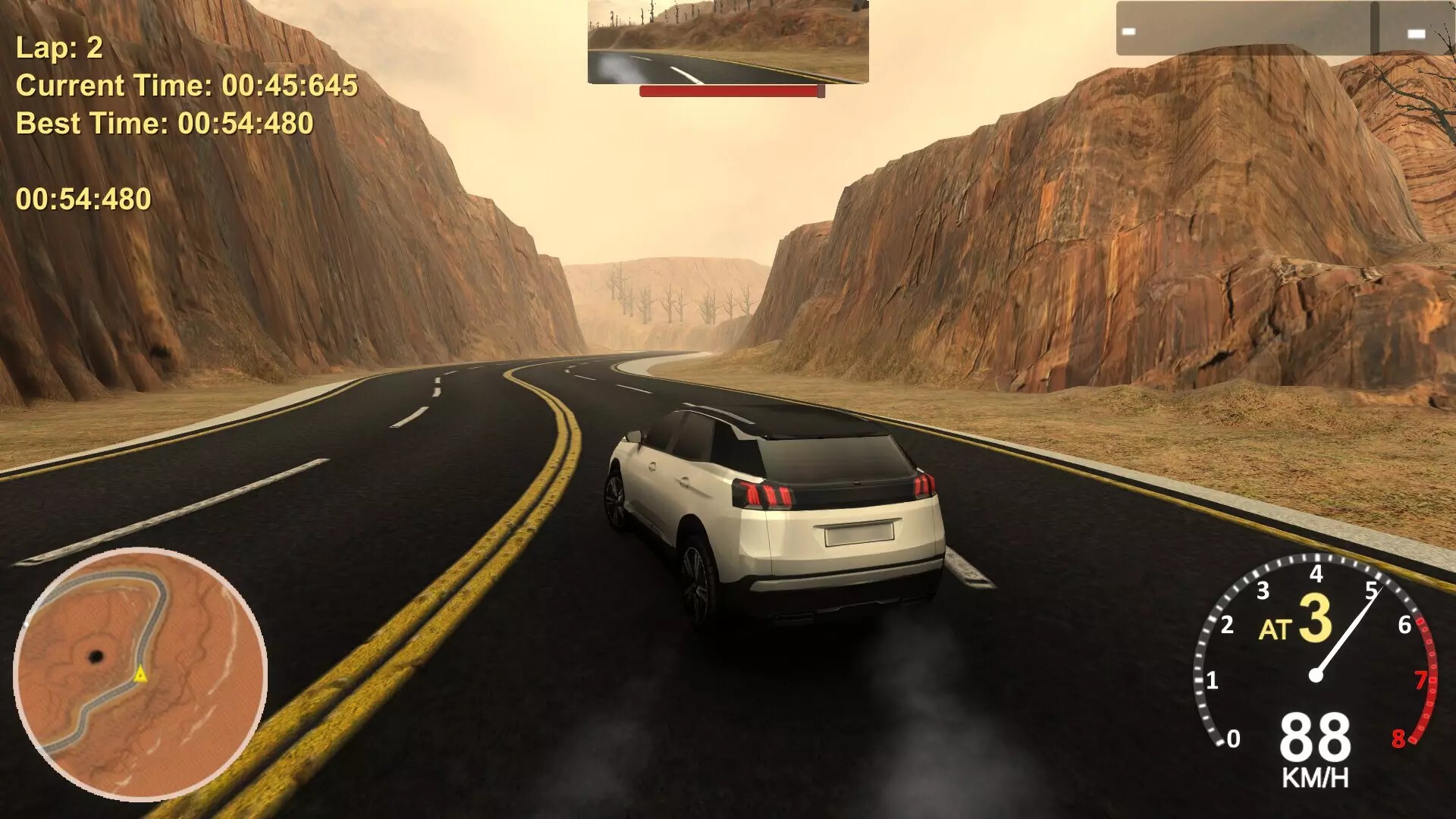The image size is (1456, 819).
Task: Click the circular track minimap
Action: pos(140,674)
